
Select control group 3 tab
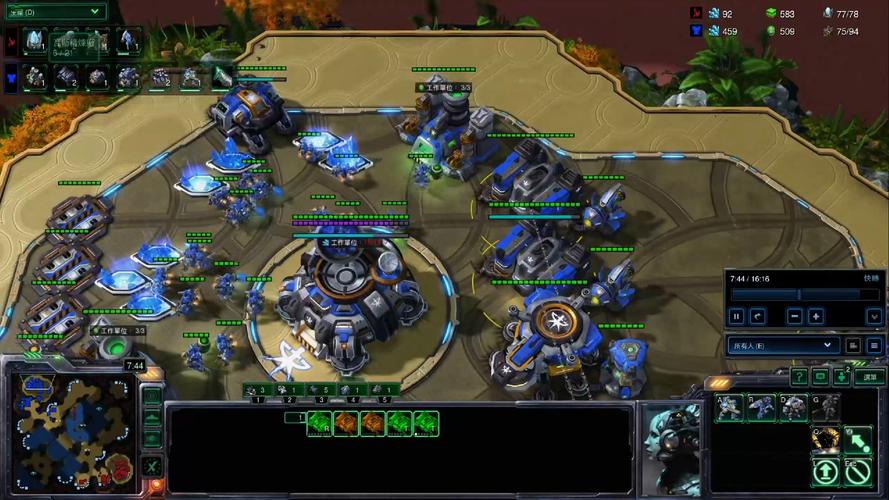(318, 390)
